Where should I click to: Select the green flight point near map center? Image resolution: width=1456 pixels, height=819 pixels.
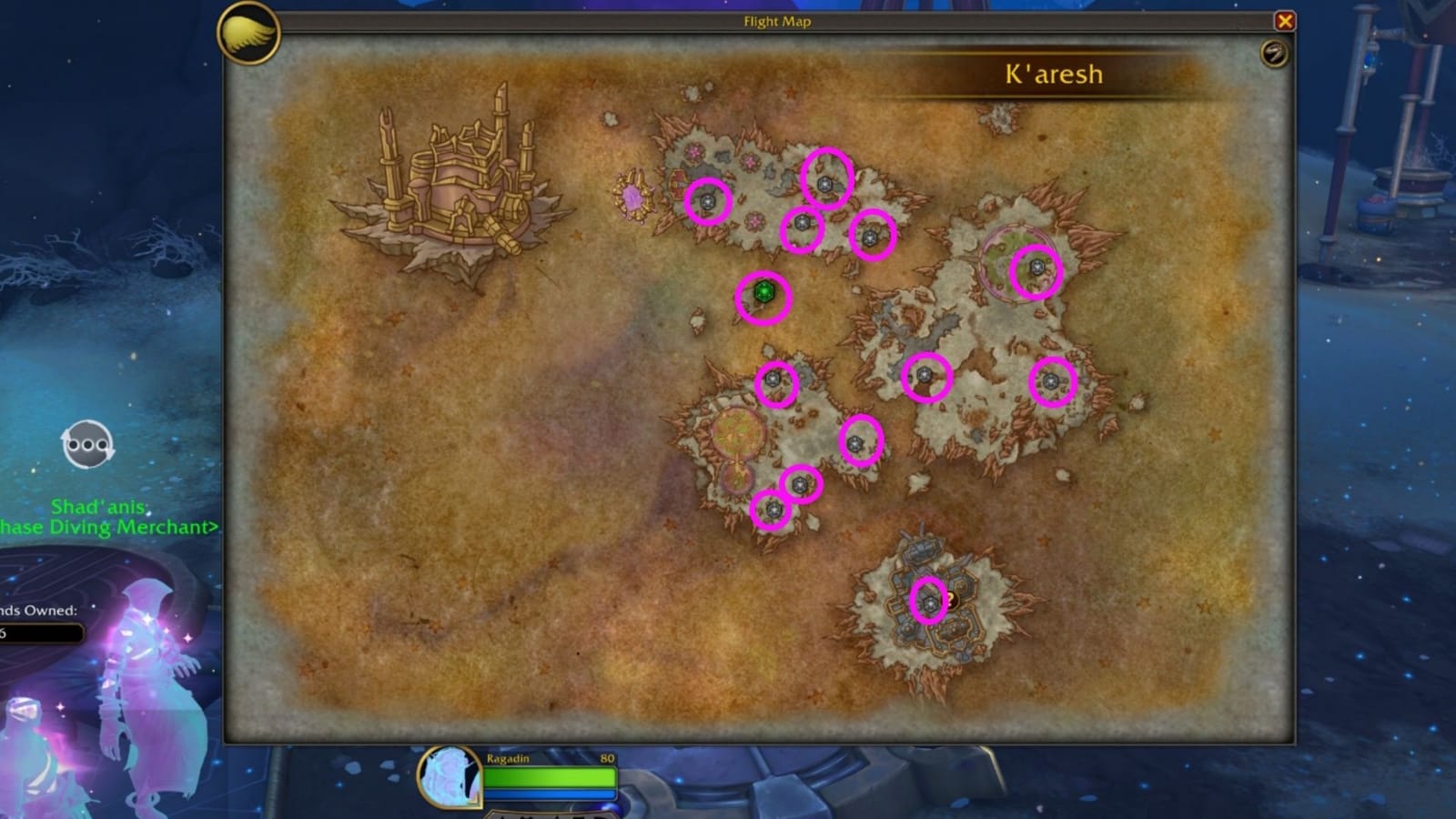coord(764,293)
